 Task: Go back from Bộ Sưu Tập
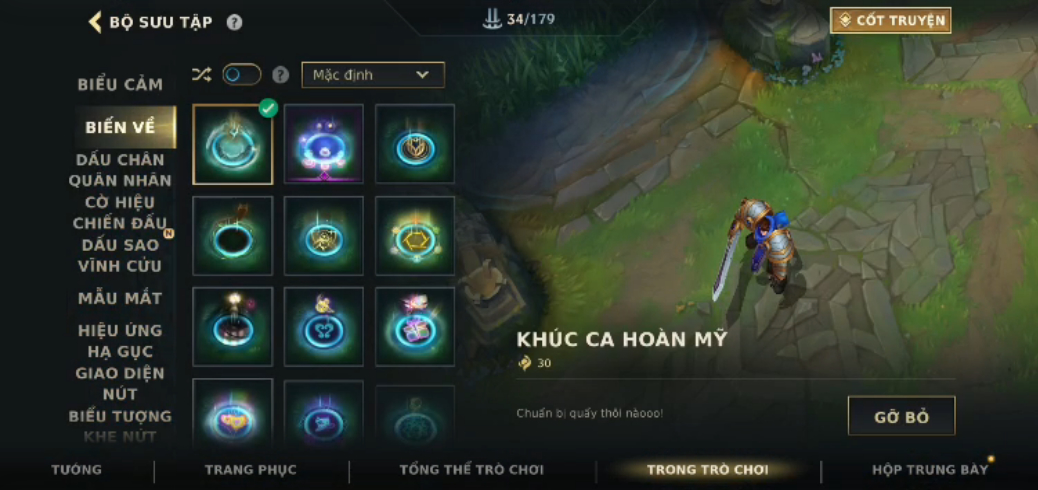click(x=95, y=22)
